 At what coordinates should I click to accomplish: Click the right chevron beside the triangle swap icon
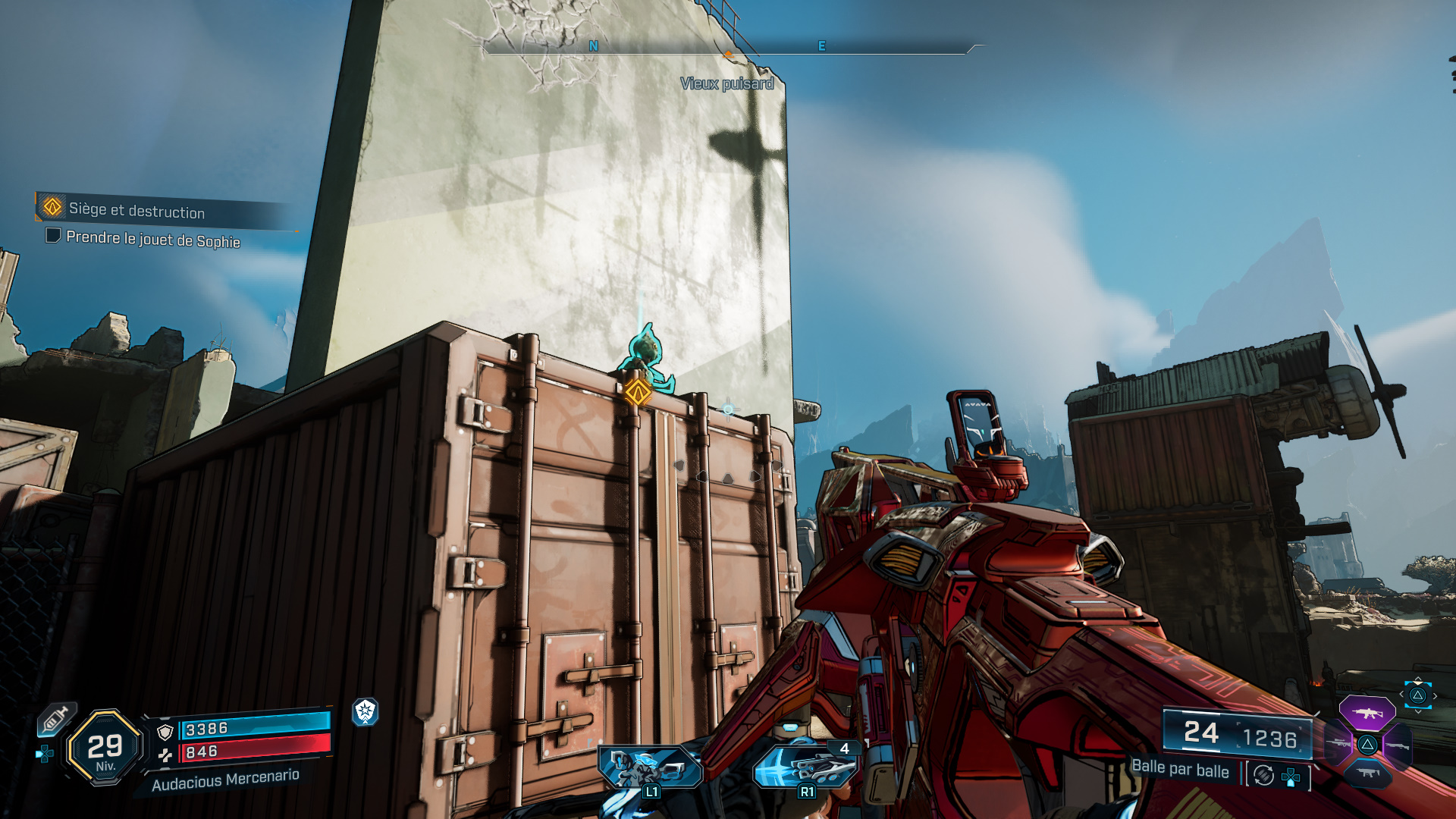coord(1435,695)
